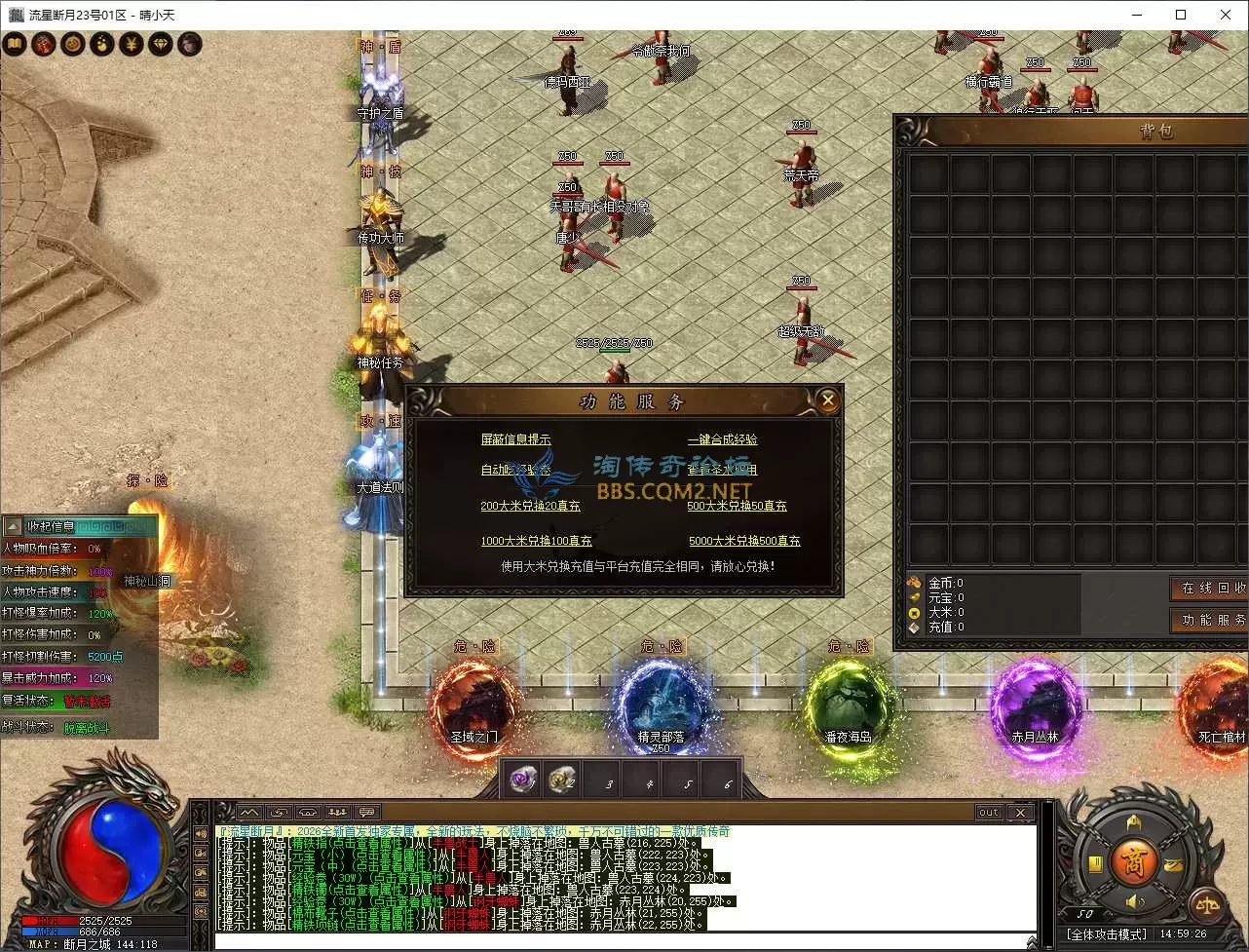Open the book icon in top bar
Viewport: 1249px width, 952px height.
click(14, 44)
